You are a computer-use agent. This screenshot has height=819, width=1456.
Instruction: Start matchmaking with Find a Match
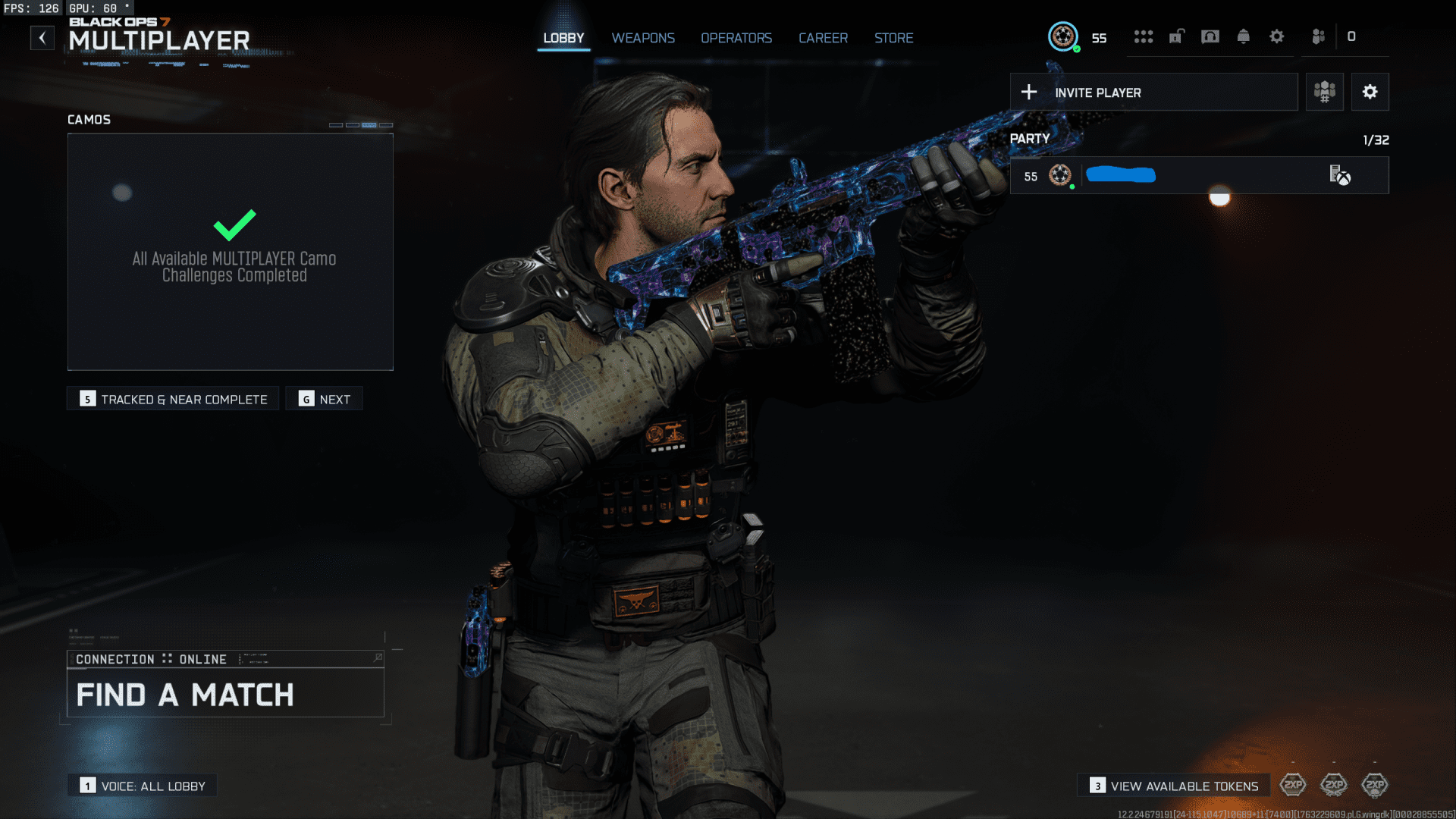point(225,694)
